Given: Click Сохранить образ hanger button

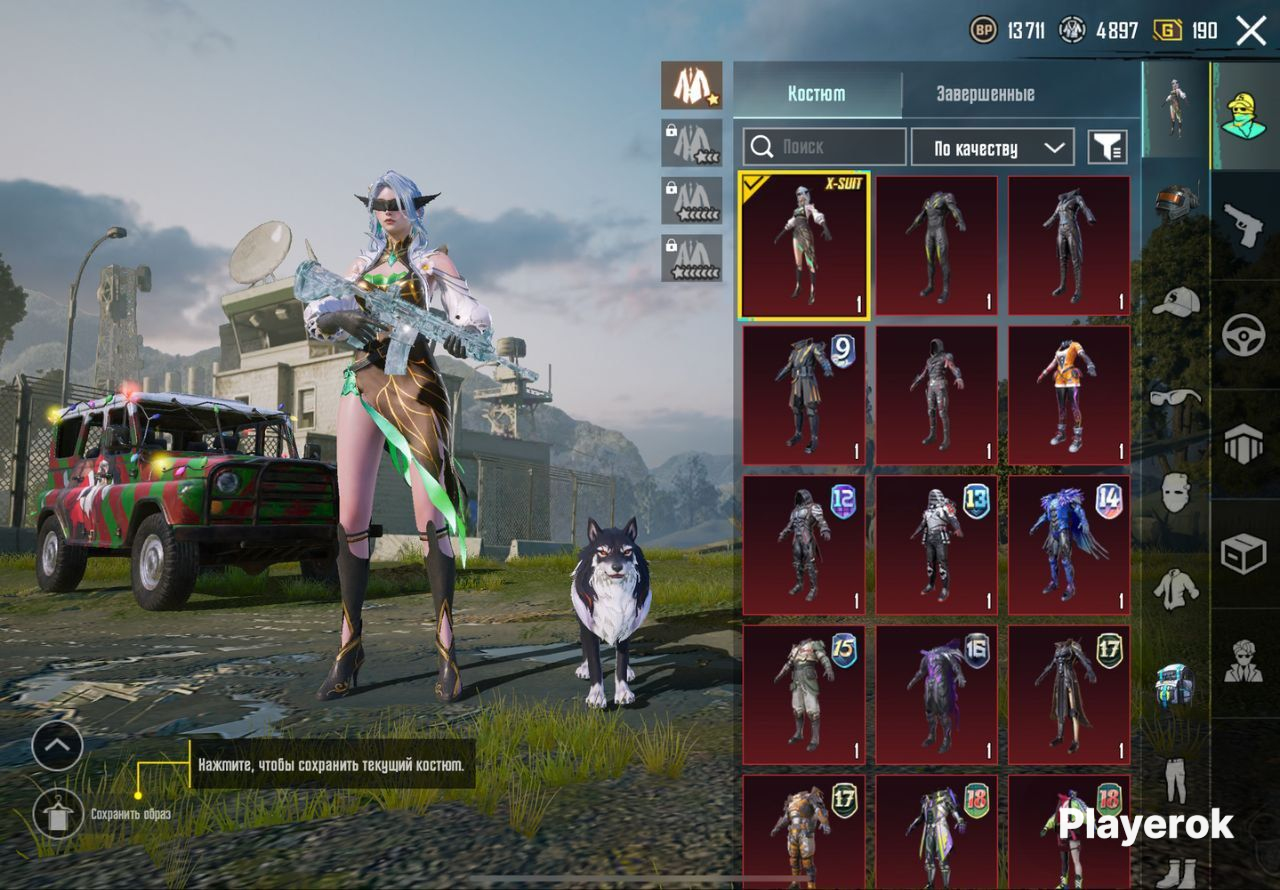Looking at the screenshot, I should pos(58,814).
